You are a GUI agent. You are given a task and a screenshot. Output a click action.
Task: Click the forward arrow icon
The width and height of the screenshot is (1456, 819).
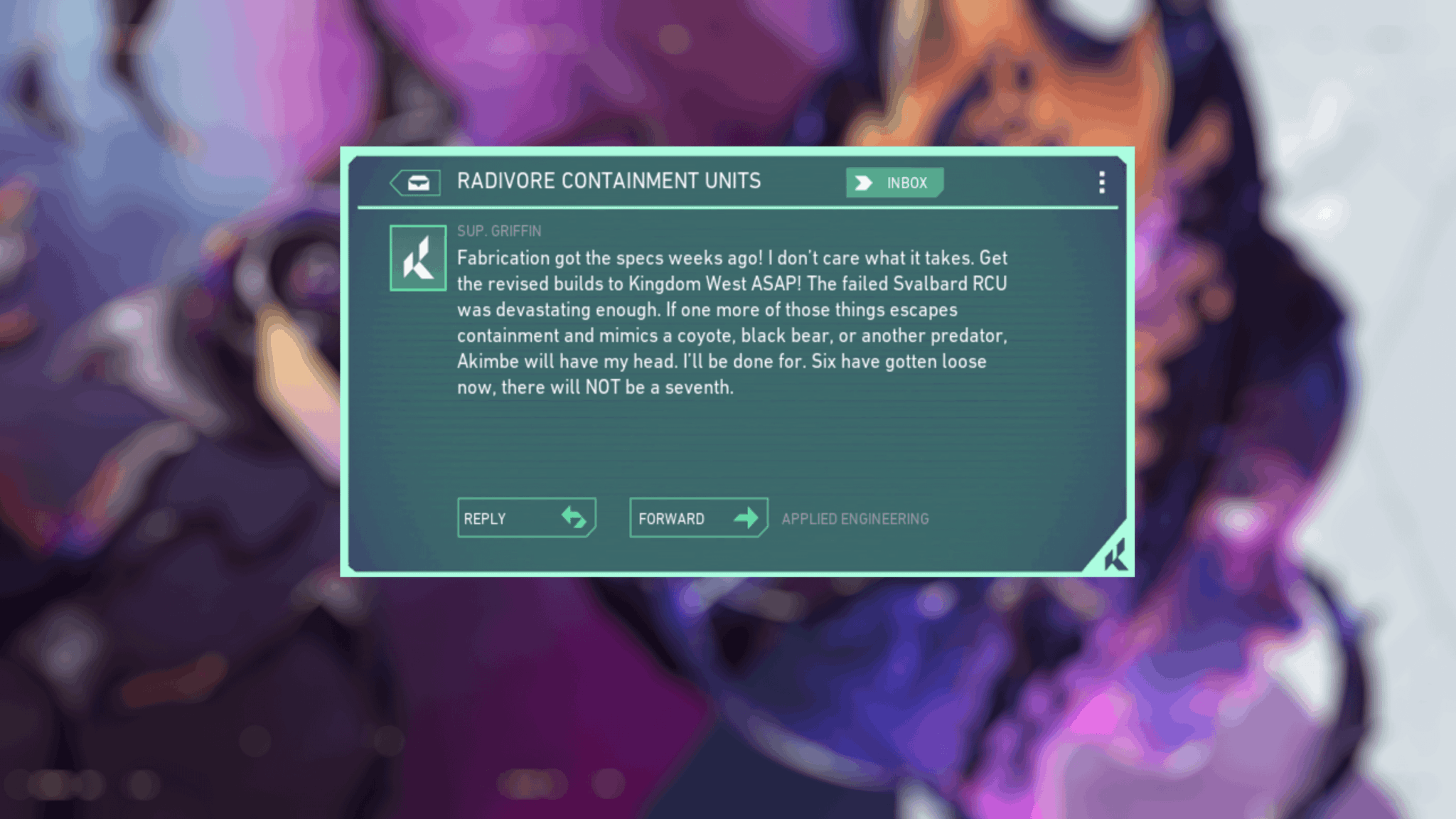(745, 518)
